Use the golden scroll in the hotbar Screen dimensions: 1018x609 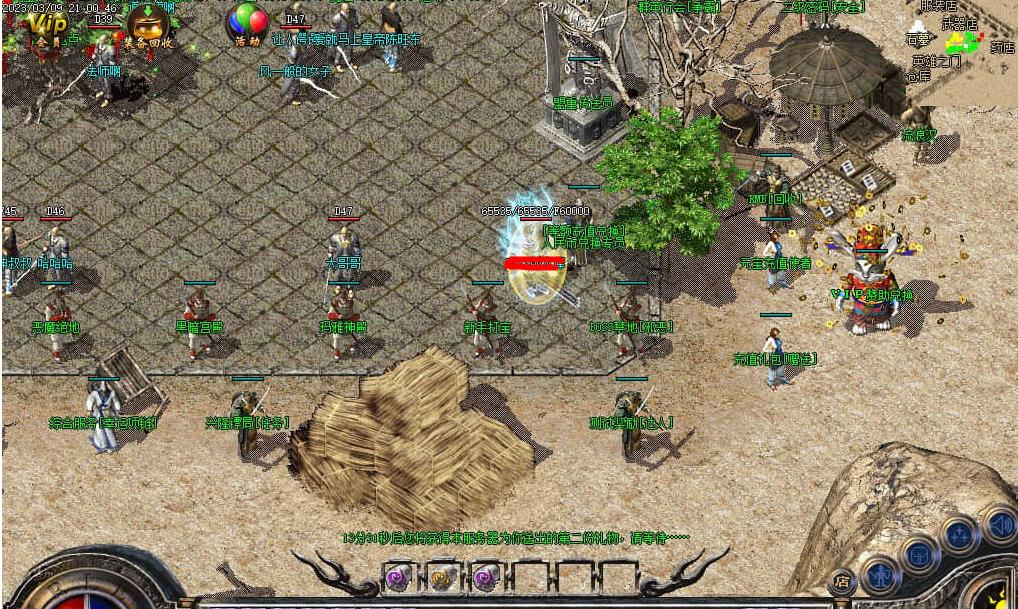442,577
